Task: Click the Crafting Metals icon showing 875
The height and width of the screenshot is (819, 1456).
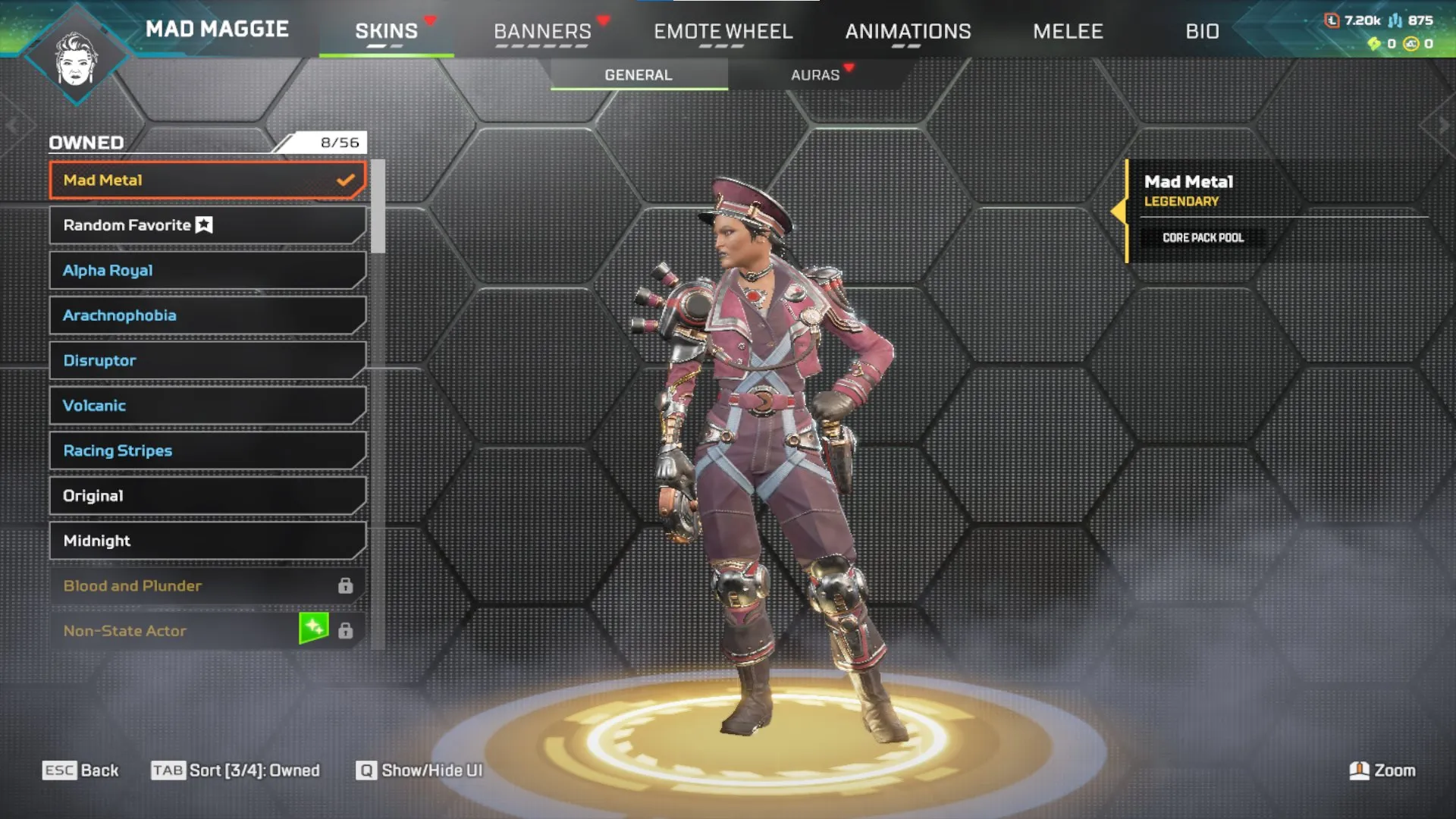Action: [1395, 21]
